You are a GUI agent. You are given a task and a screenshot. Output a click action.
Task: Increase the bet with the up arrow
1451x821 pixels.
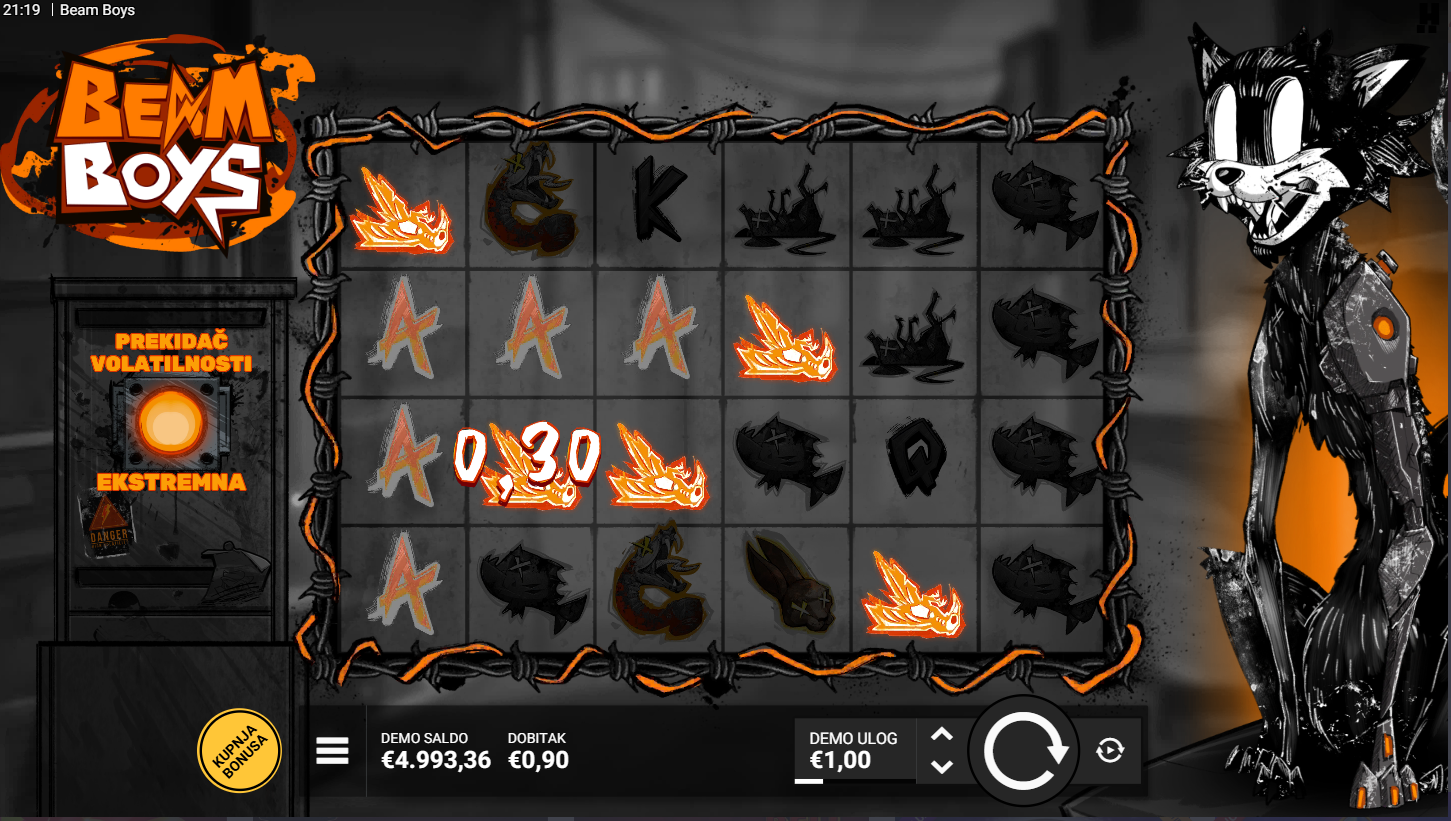[x=942, y=735]
